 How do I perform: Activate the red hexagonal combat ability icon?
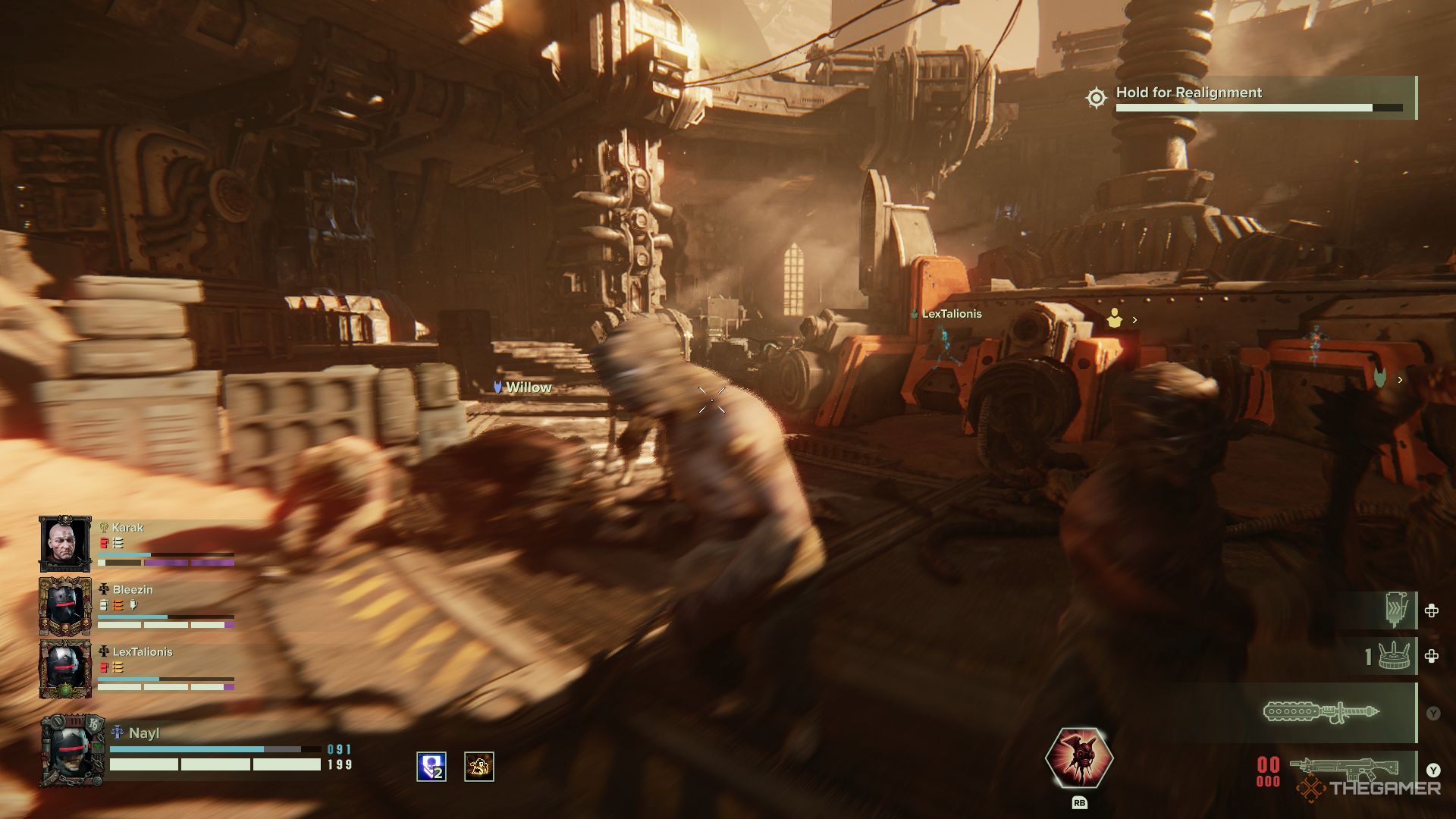[x=1078, y=758]
